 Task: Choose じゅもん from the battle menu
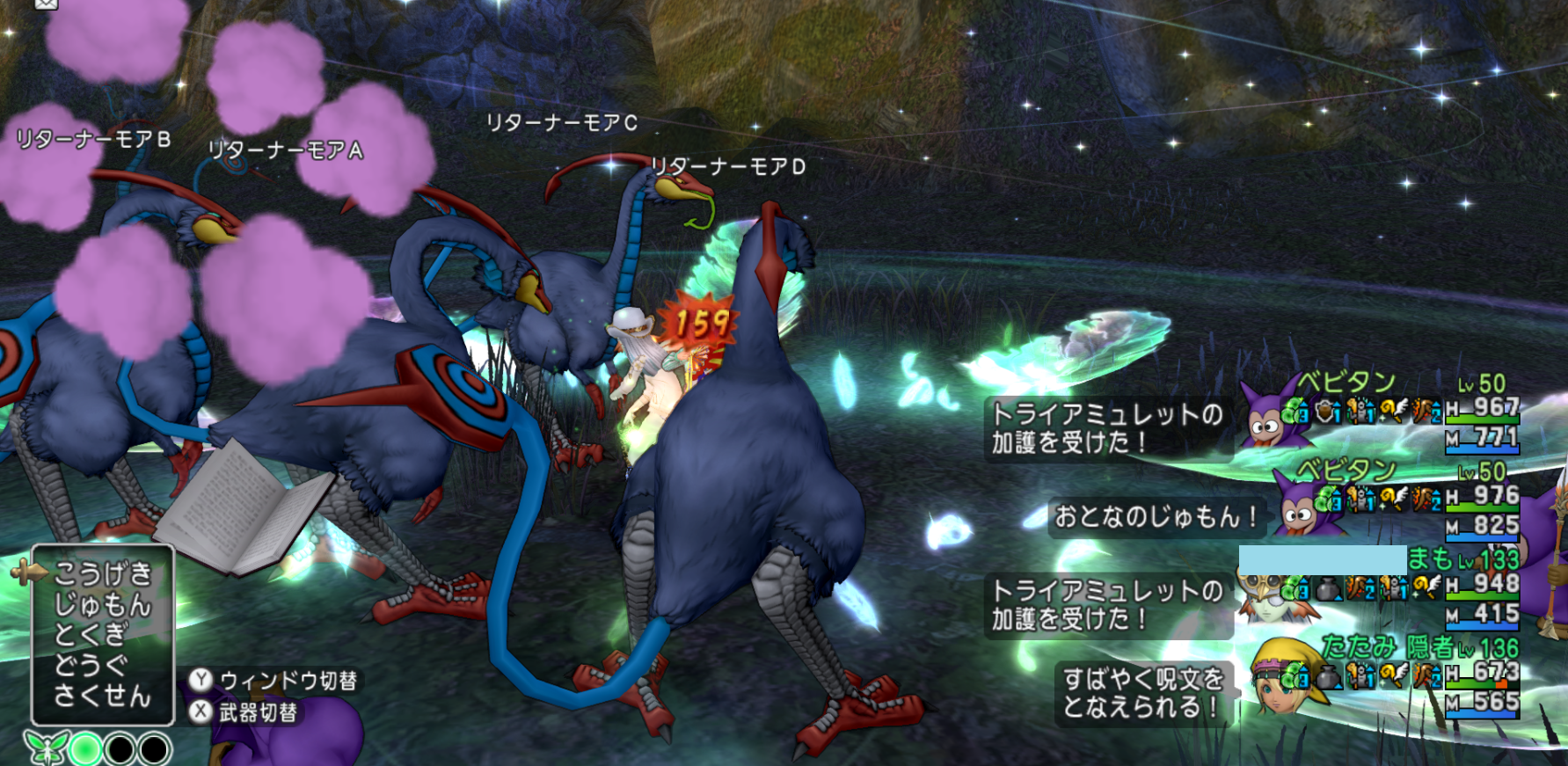(x=103, y=605)
